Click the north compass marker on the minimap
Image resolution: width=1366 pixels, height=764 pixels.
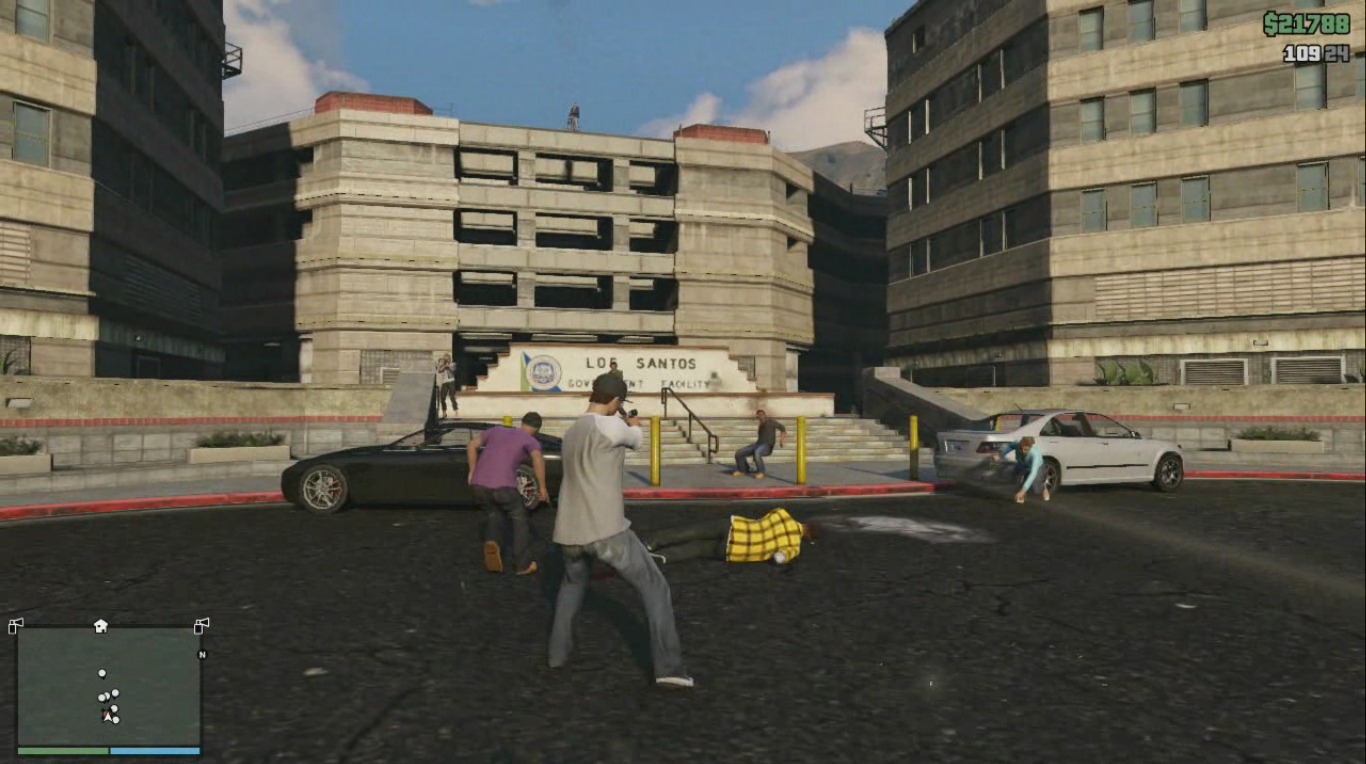click(x=202, y=655)
